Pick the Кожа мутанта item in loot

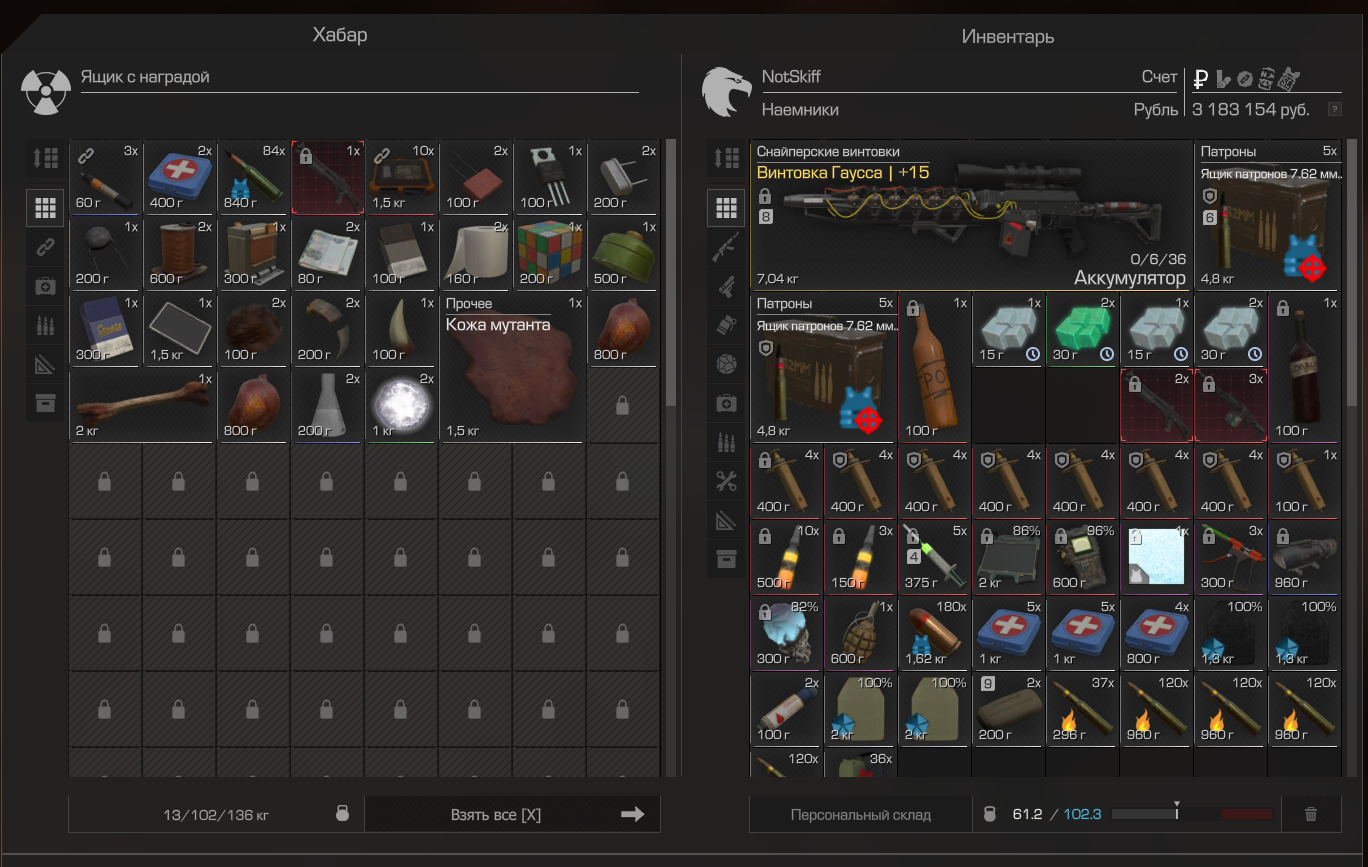(511, 367)
